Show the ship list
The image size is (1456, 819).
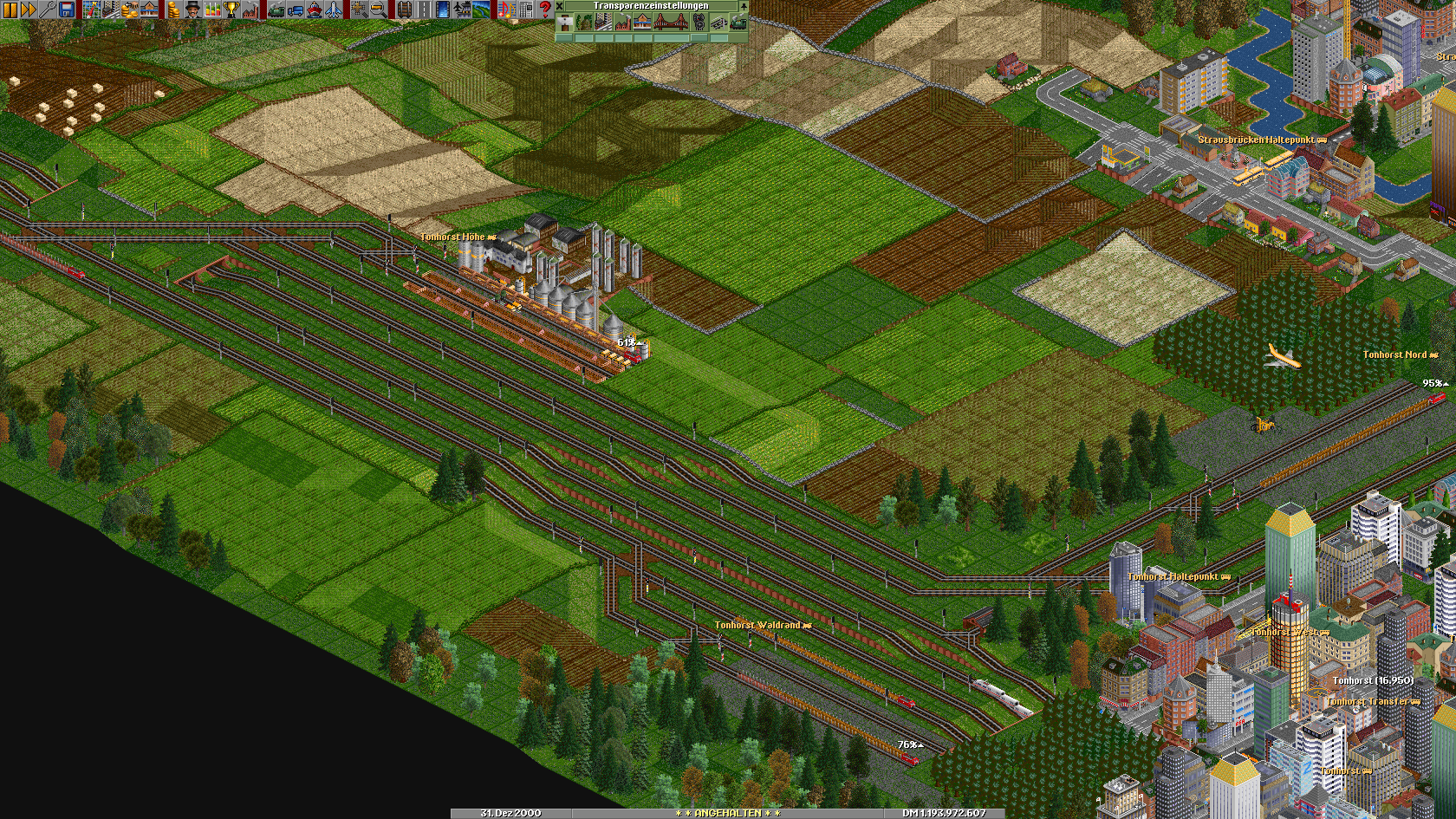pos(315,10)
